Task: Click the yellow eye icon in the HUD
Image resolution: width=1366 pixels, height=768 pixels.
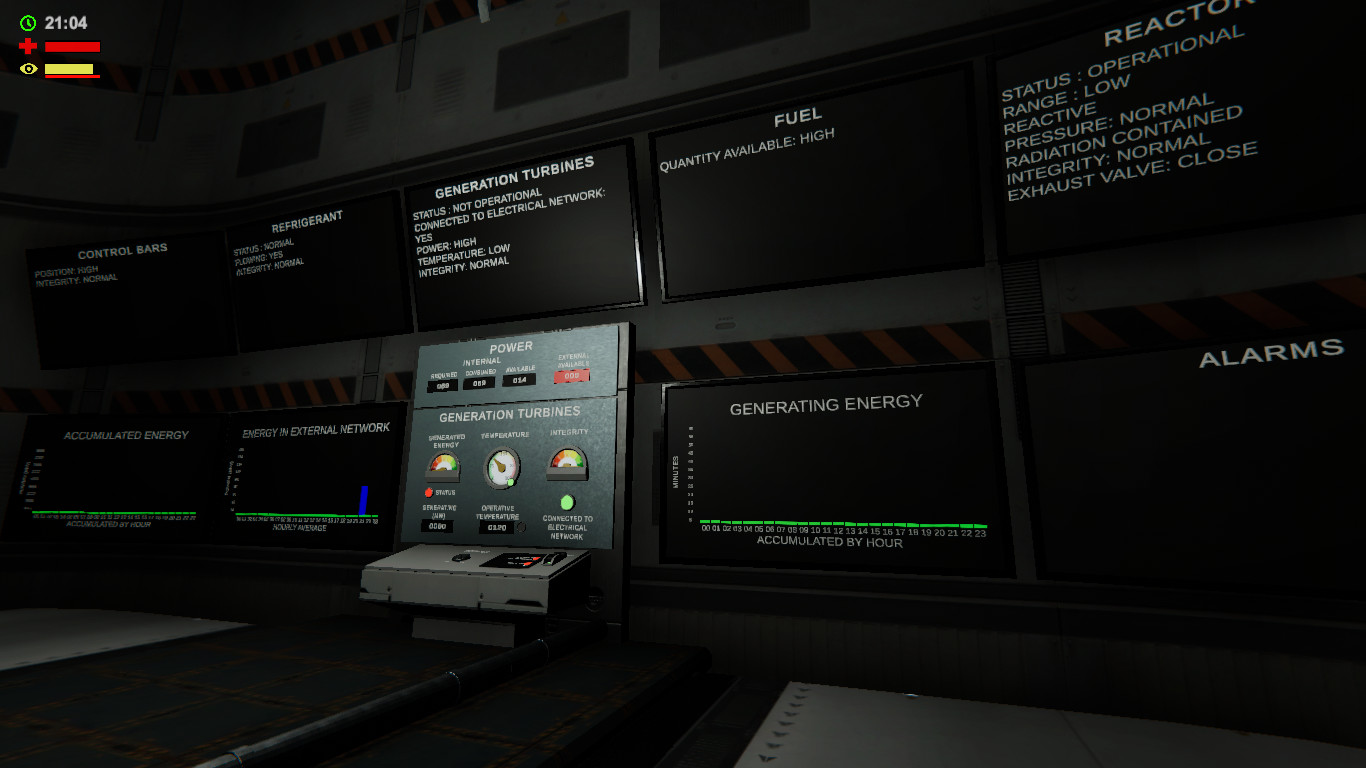Action: pyautogui.click(x=27, y=68)
